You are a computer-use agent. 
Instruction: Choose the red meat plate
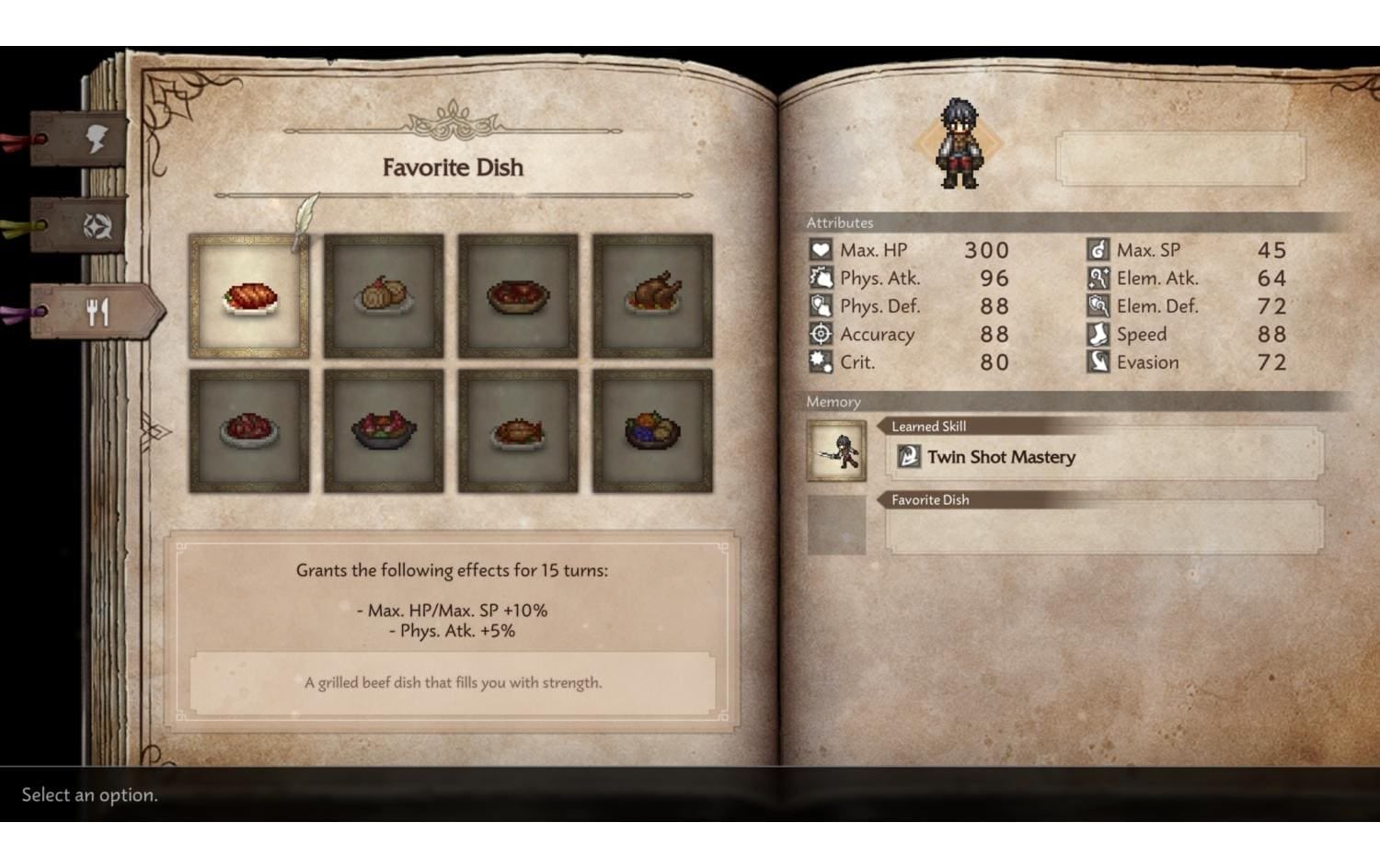tap(249, 430)
